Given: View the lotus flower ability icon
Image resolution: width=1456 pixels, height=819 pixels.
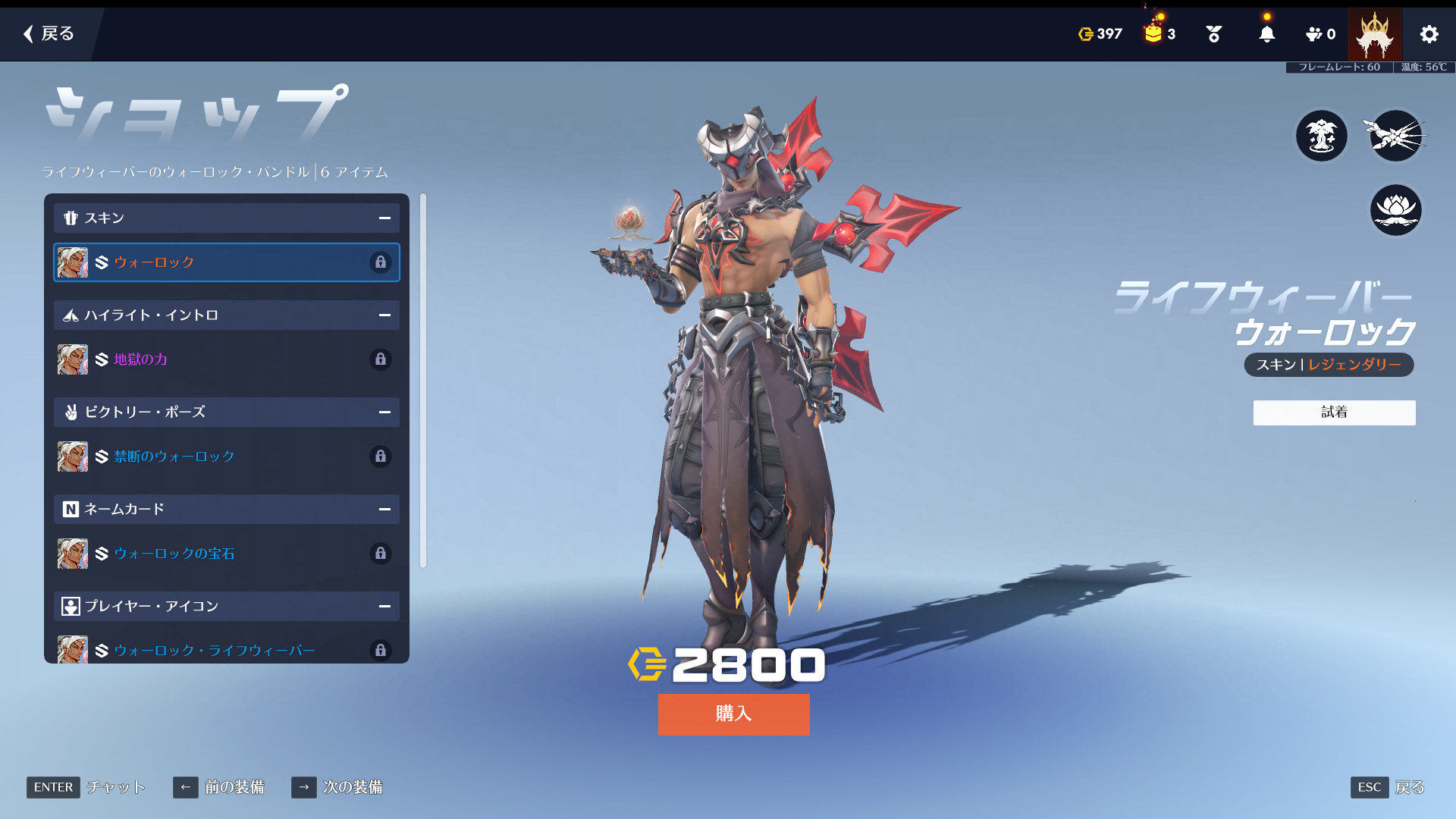Looking at the screenshot, I should (x=1395, y=210).
